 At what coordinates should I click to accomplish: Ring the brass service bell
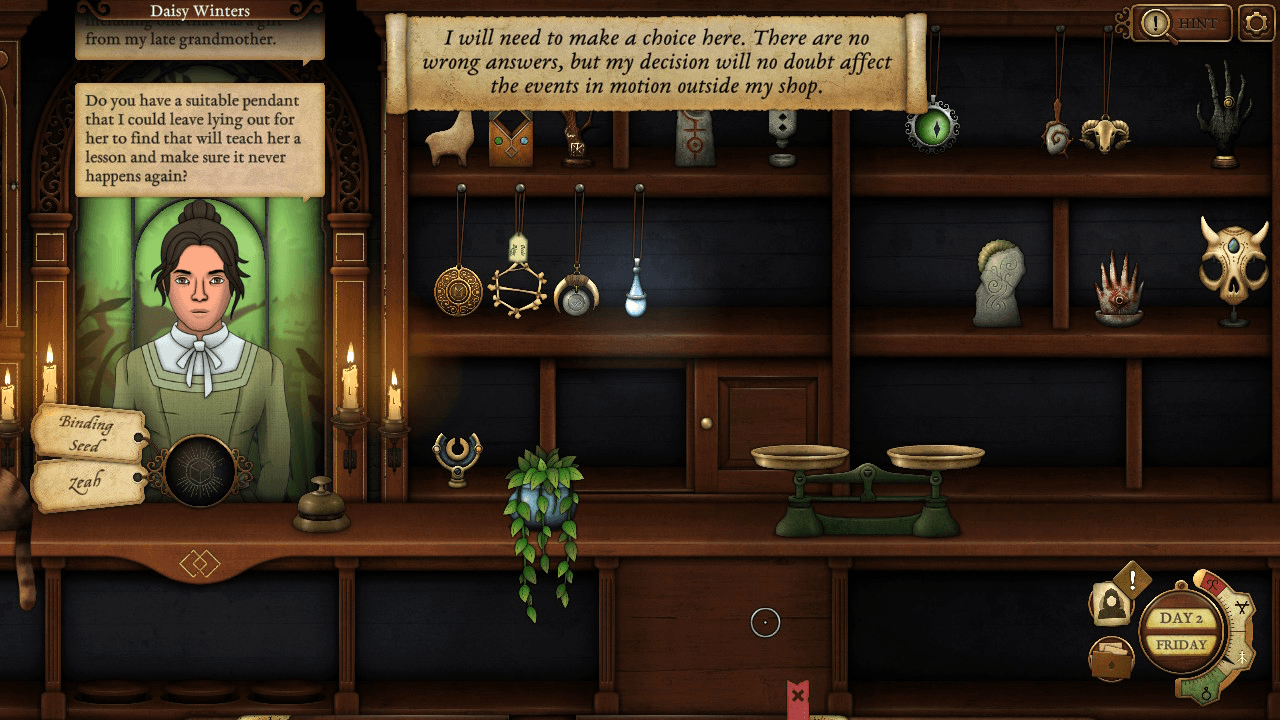tap(321, 506)
